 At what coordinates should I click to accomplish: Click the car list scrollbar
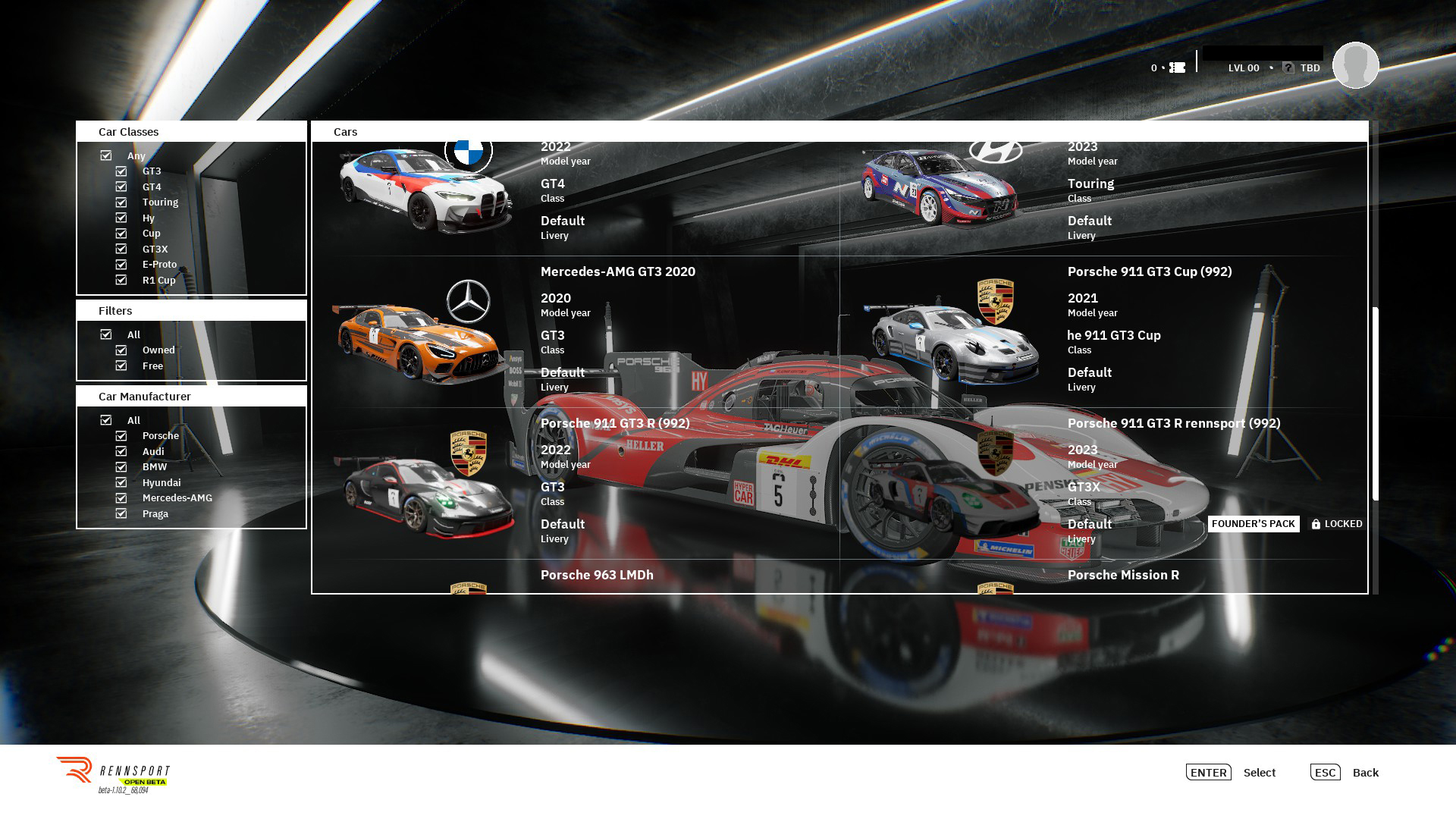1375,403
